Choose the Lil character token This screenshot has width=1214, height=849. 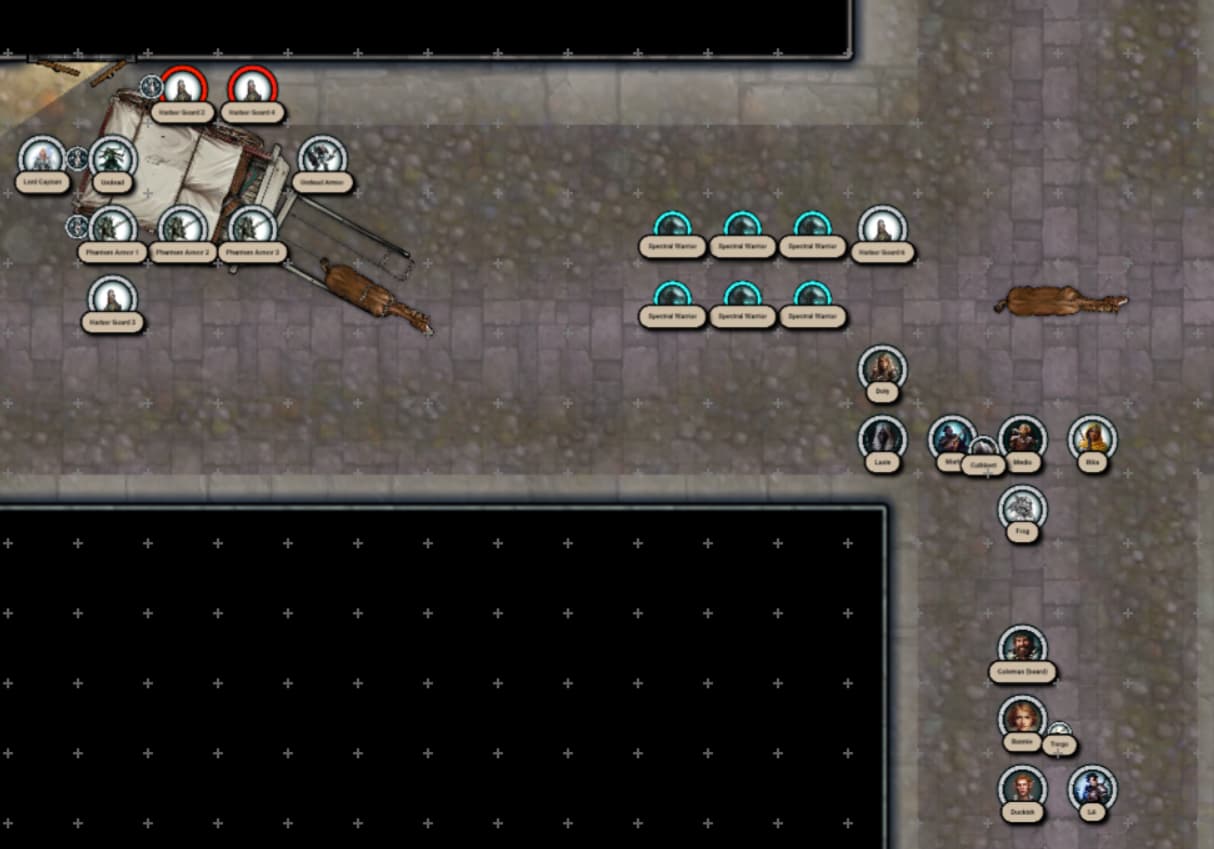pos(1092,788)
